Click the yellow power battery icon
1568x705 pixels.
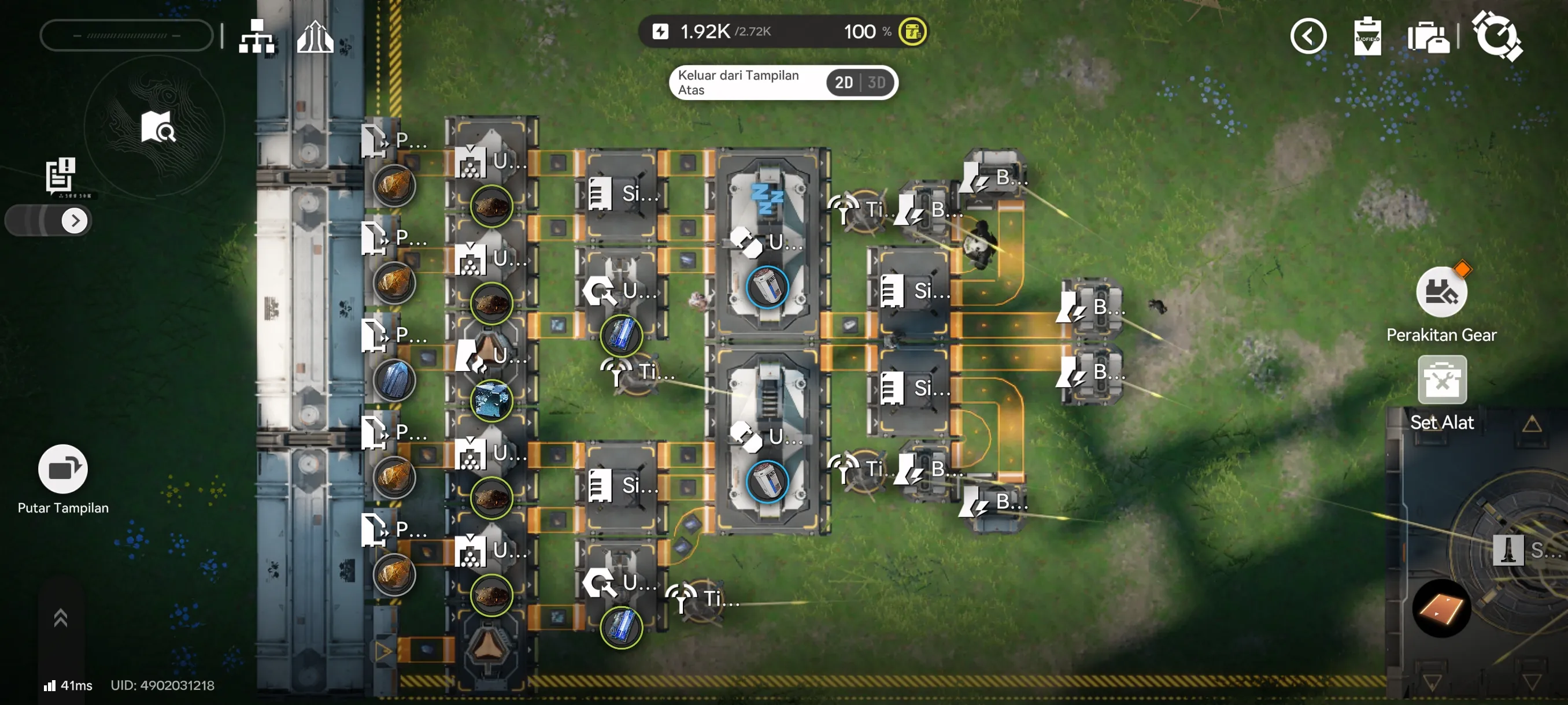coord(912,32)
